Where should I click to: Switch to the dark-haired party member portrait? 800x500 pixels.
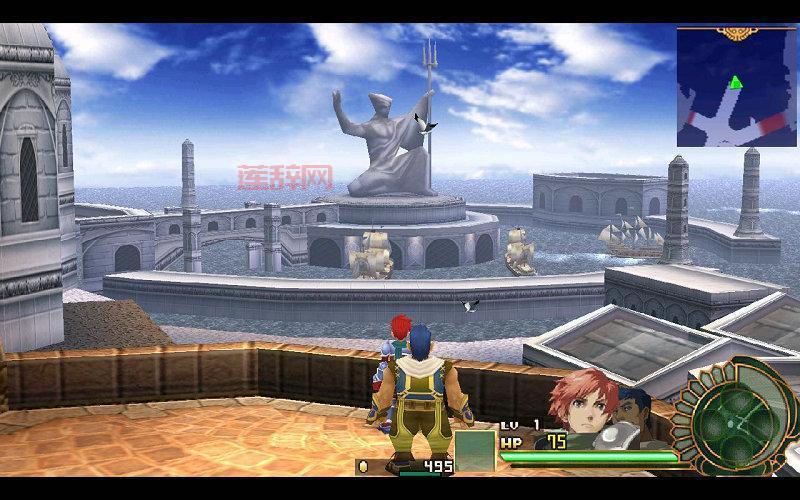634,409
